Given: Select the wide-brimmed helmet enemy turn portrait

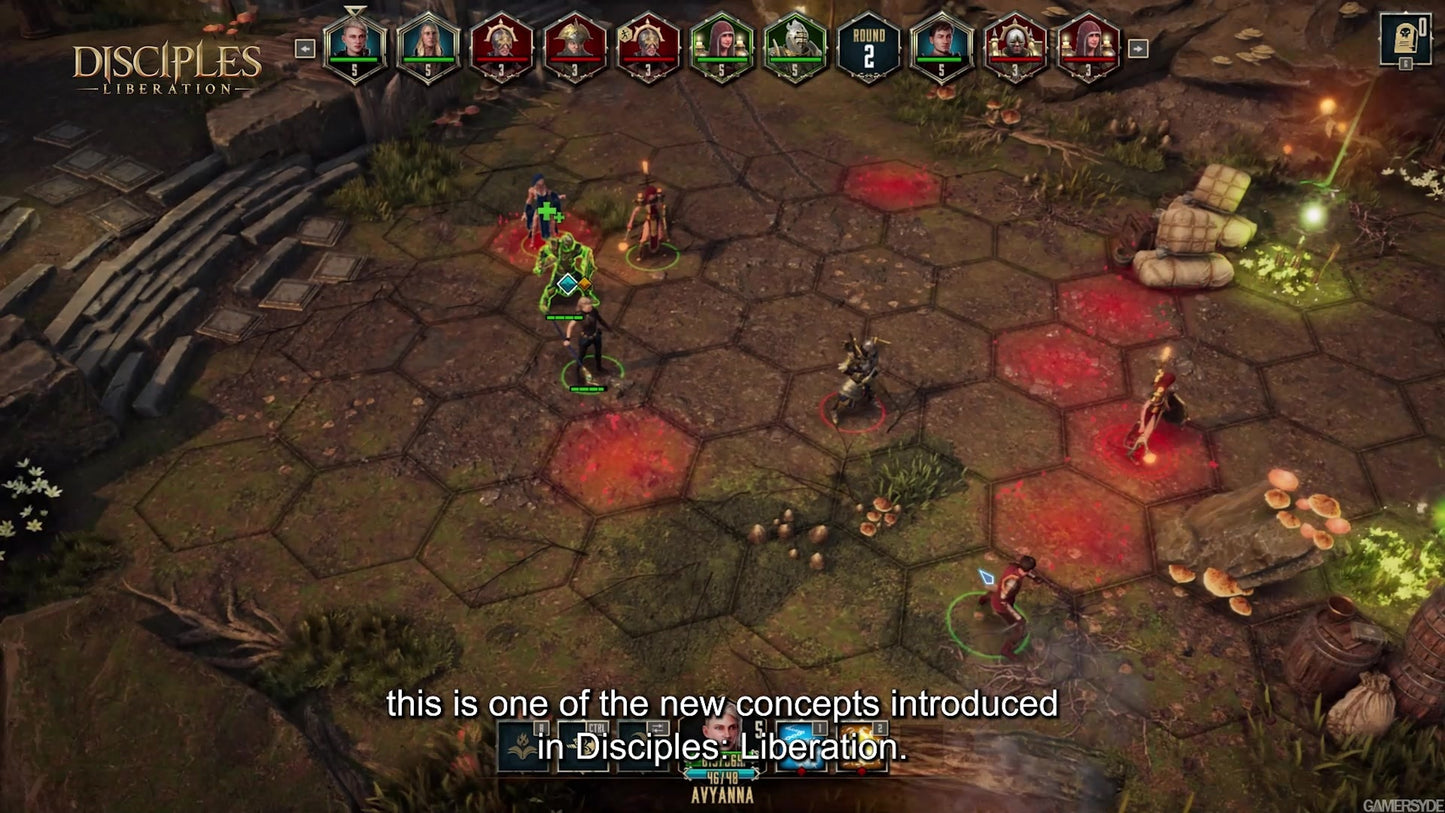Looking at the screenshot, I should pos(575,46).
